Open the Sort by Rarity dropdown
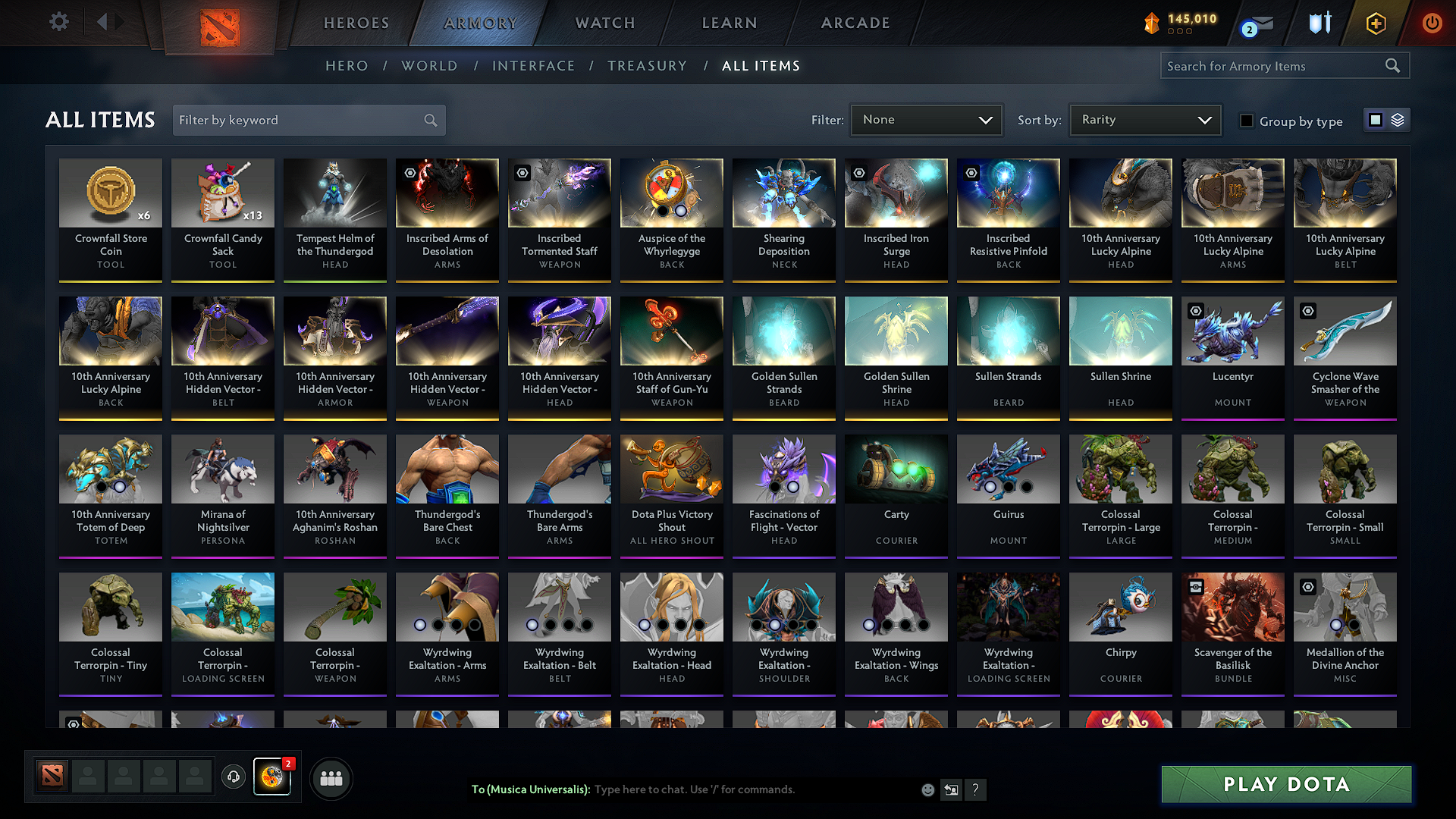The height and width of the screenshot is (819, 1456). (x=1144, y=119)
